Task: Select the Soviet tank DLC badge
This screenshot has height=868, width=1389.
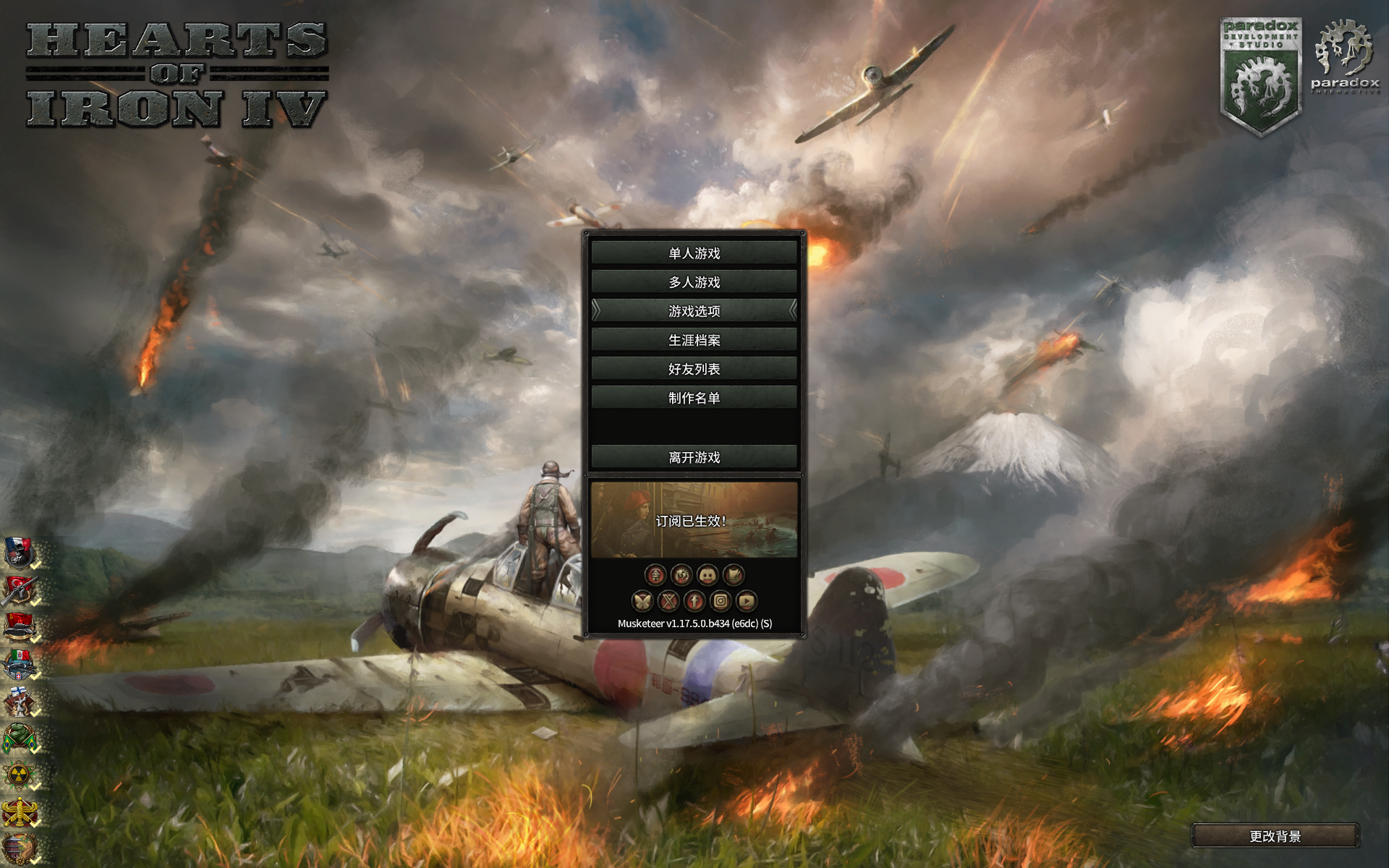Action: [x=19, y=626]
